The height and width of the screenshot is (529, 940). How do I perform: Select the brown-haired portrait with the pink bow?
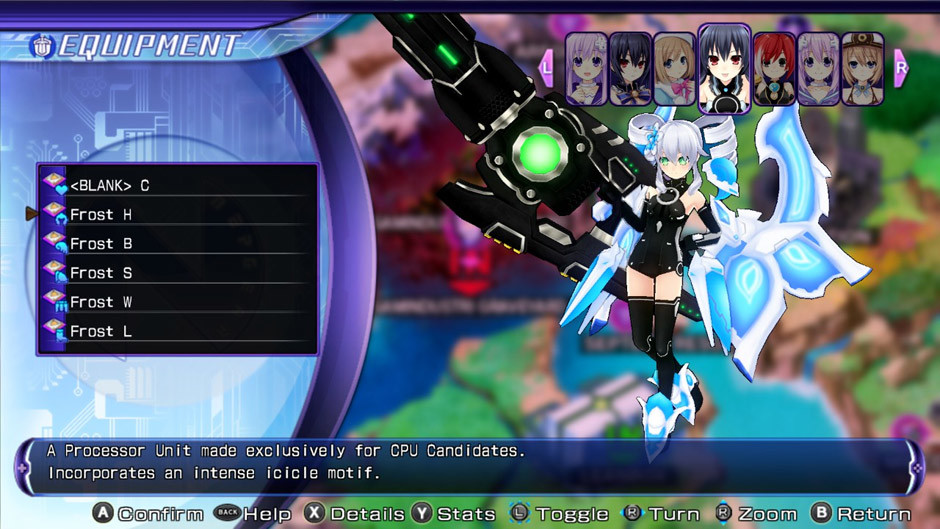(675, 69)
